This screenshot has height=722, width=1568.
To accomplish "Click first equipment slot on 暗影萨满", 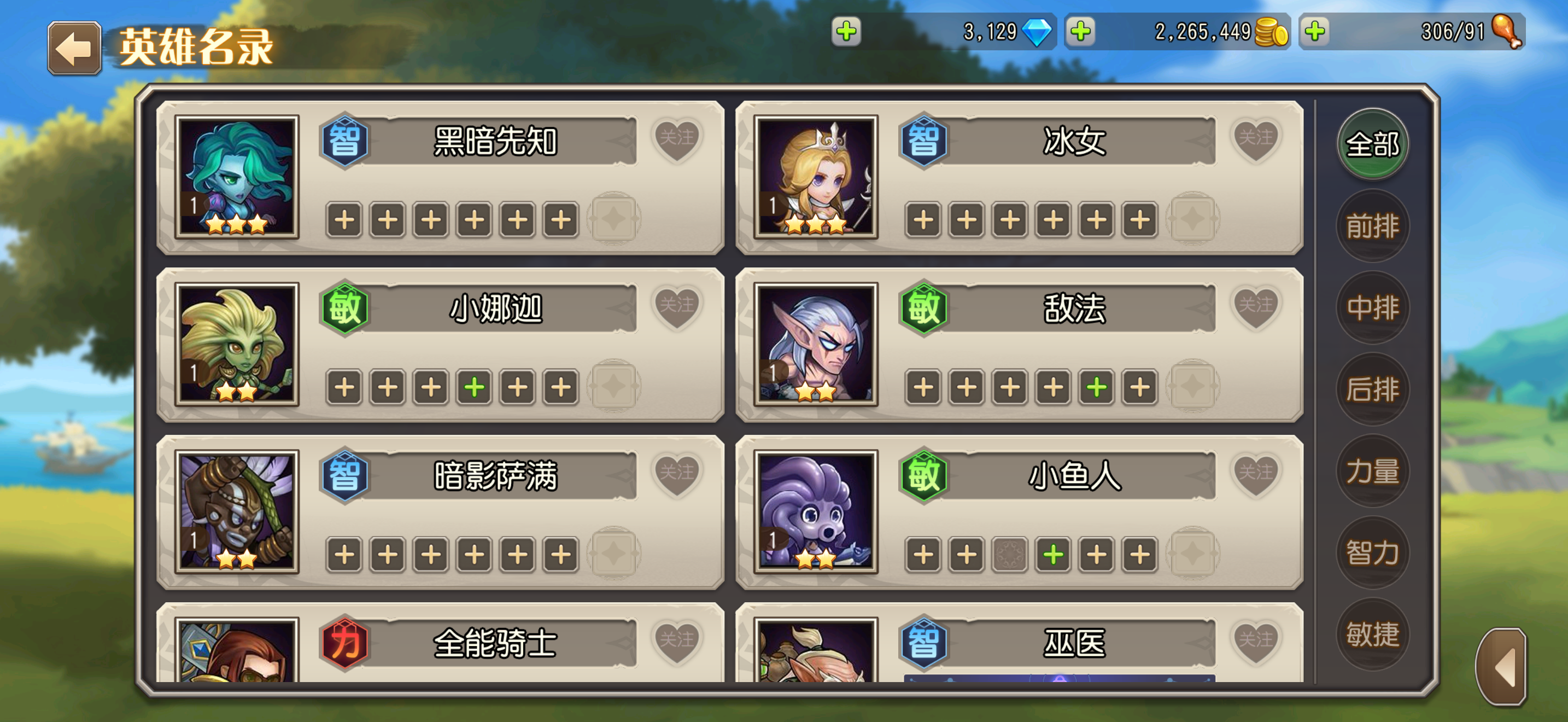I will click(x=344, y=554).
